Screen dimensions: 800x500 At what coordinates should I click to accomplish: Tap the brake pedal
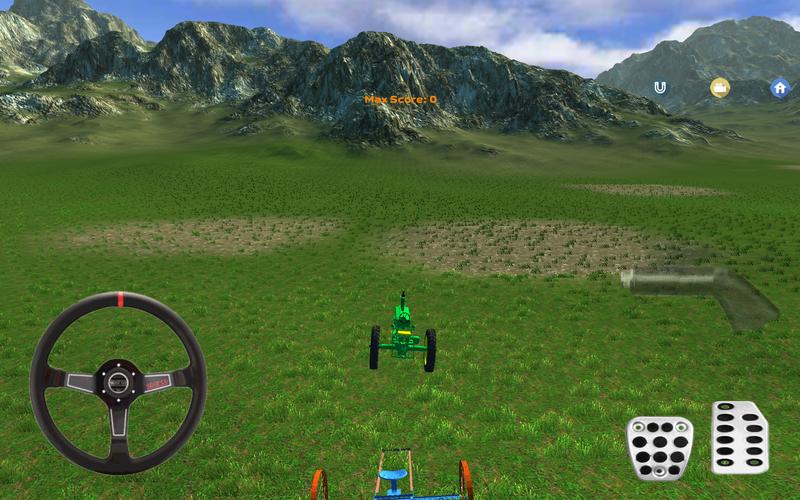(660, 448)
